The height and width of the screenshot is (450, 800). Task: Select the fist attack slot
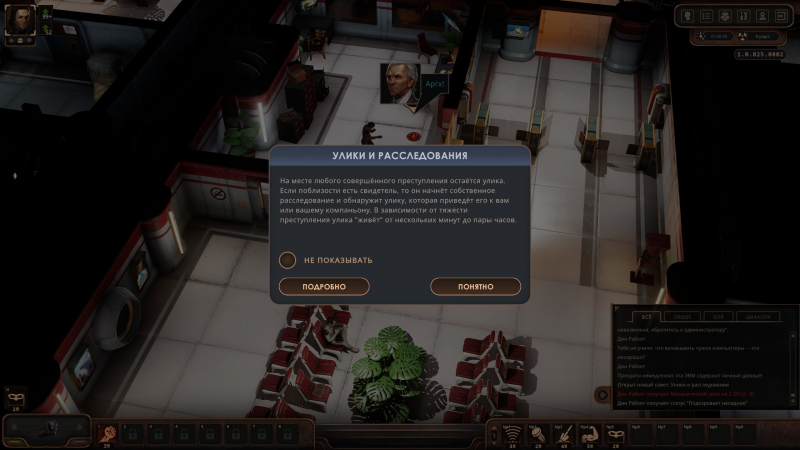[110, 432]
